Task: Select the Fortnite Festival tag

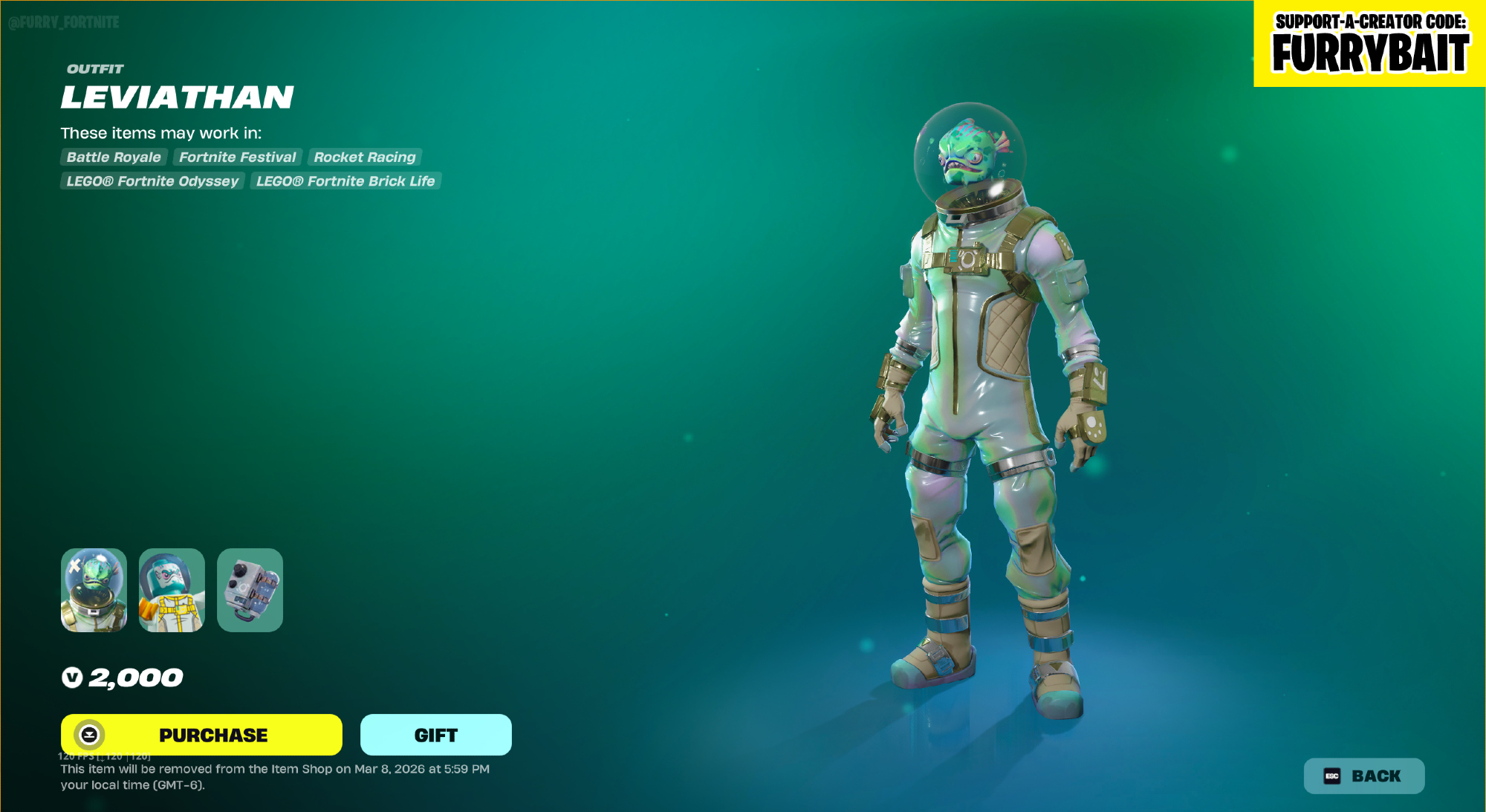Action: (237, 157)
